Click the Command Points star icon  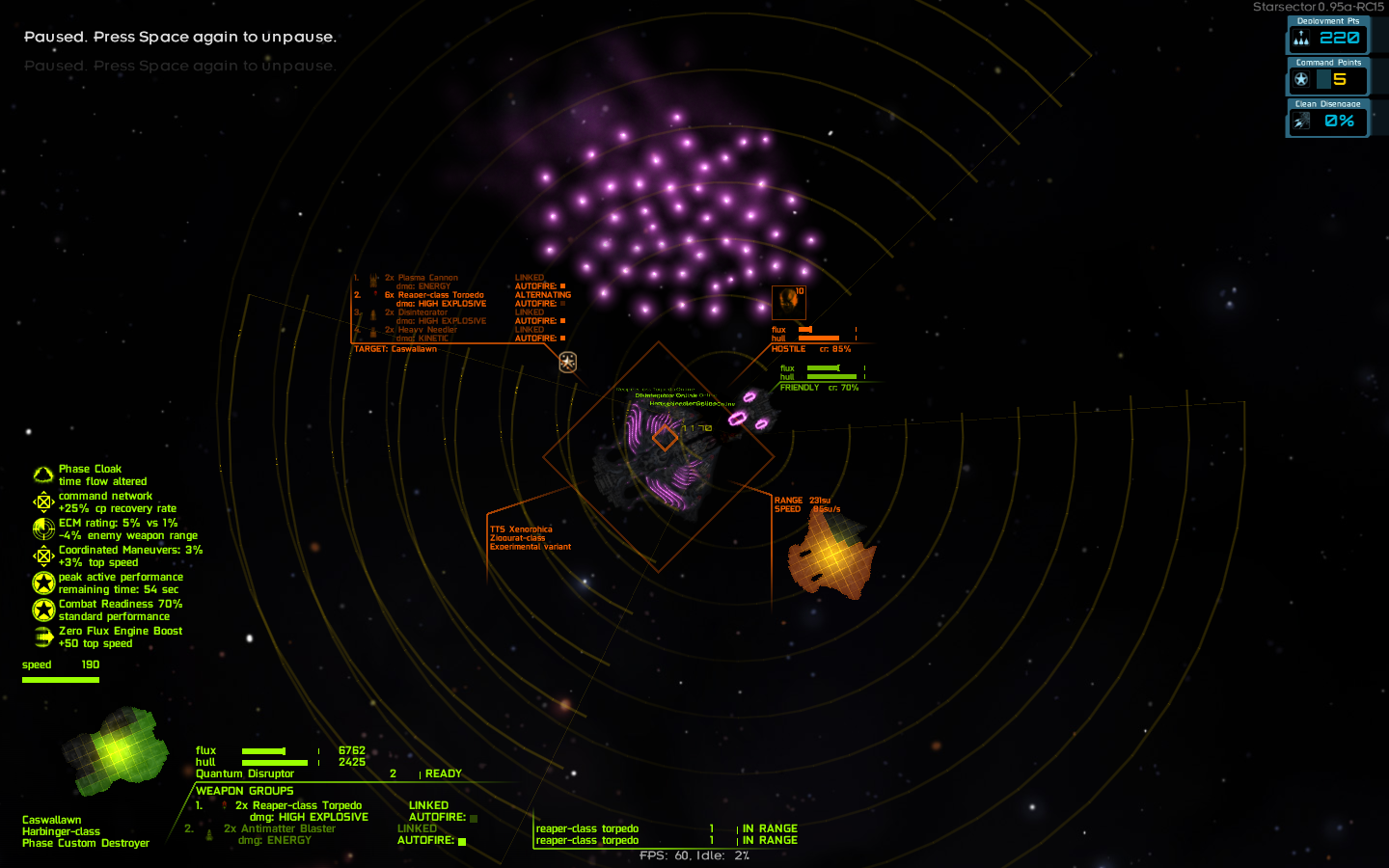click(x=1302, y=80)
